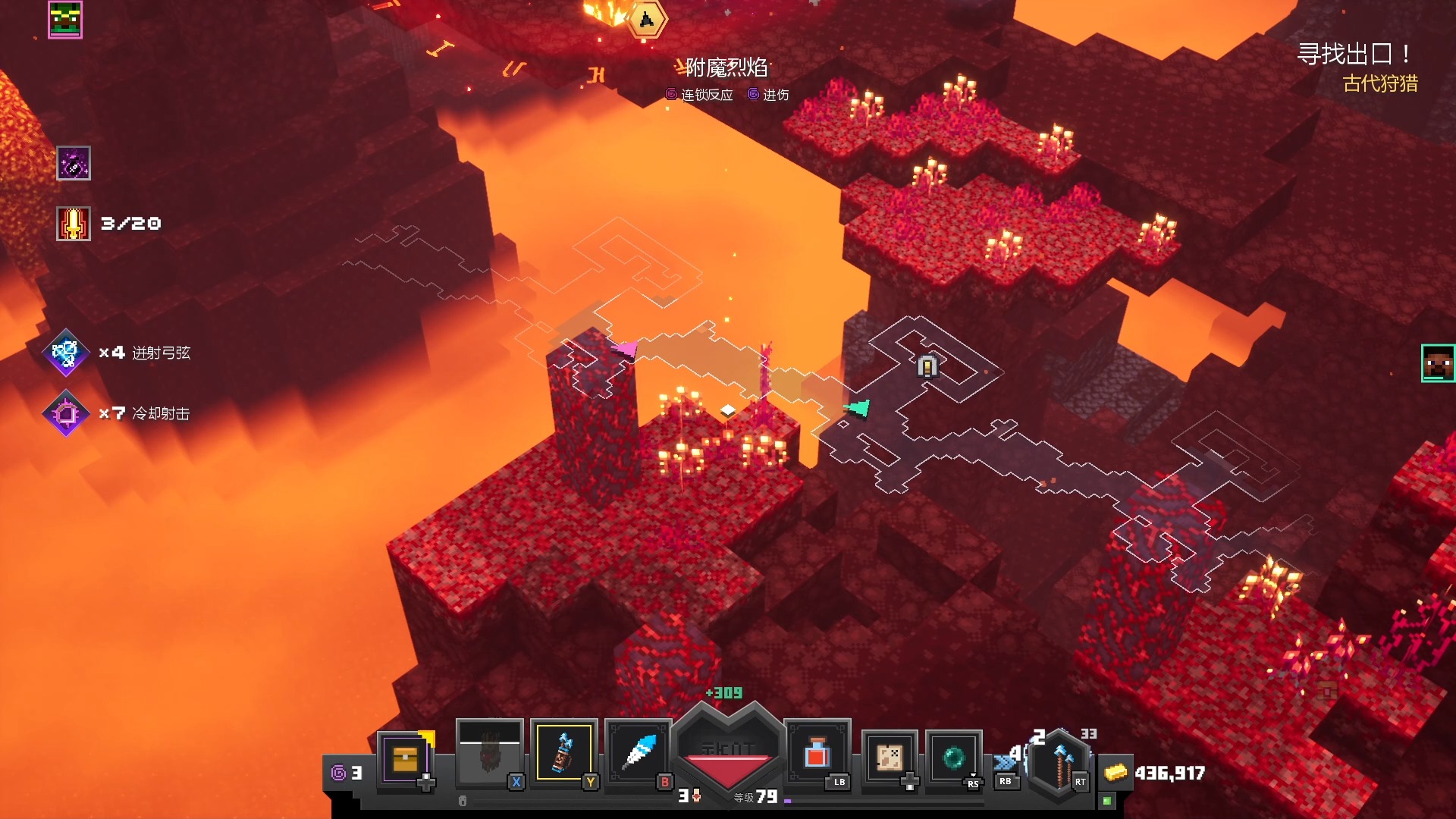Select the equipped bow weapon slot

tap(1062, 761)
